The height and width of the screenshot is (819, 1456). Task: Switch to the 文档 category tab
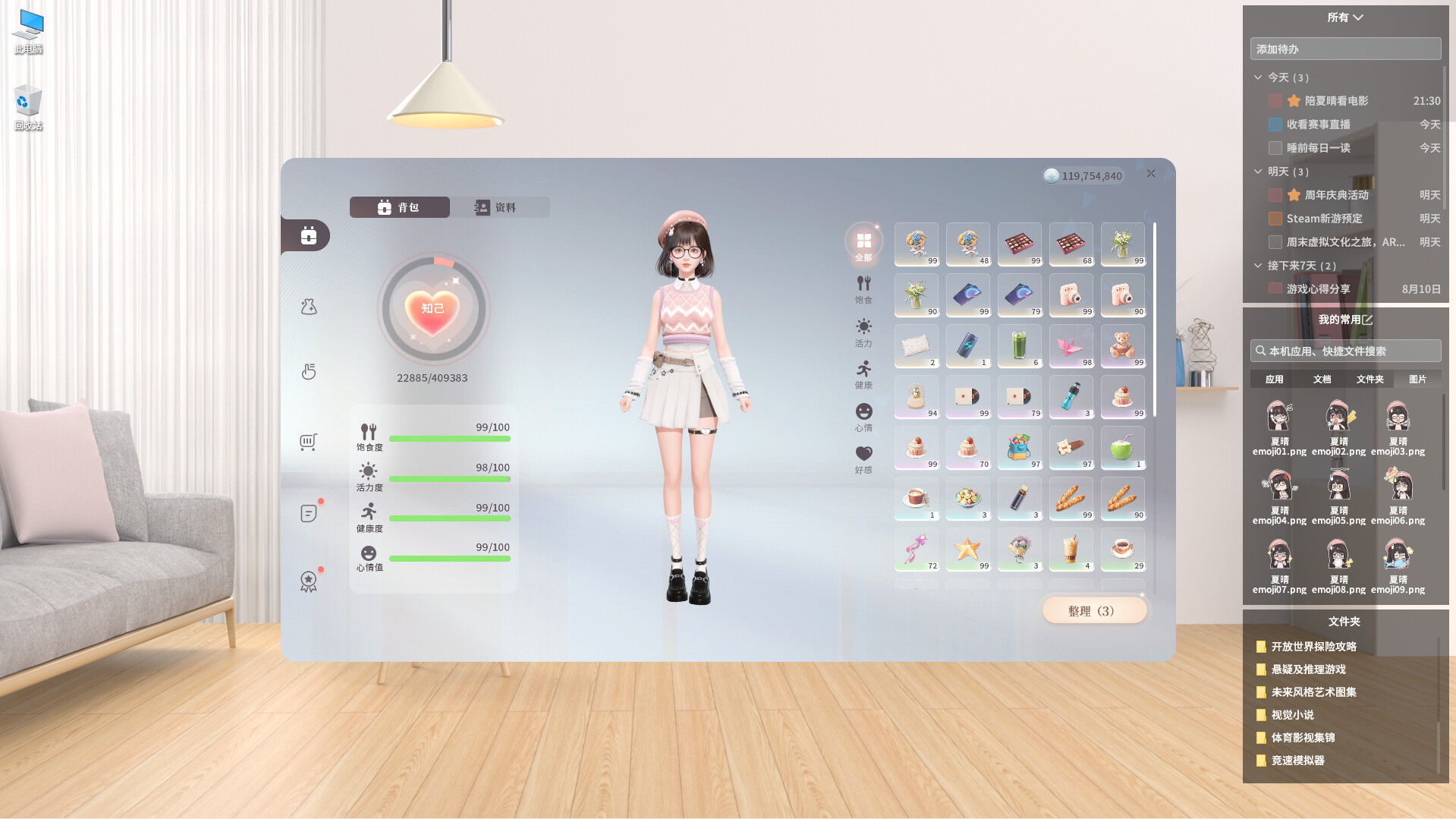1322,379
